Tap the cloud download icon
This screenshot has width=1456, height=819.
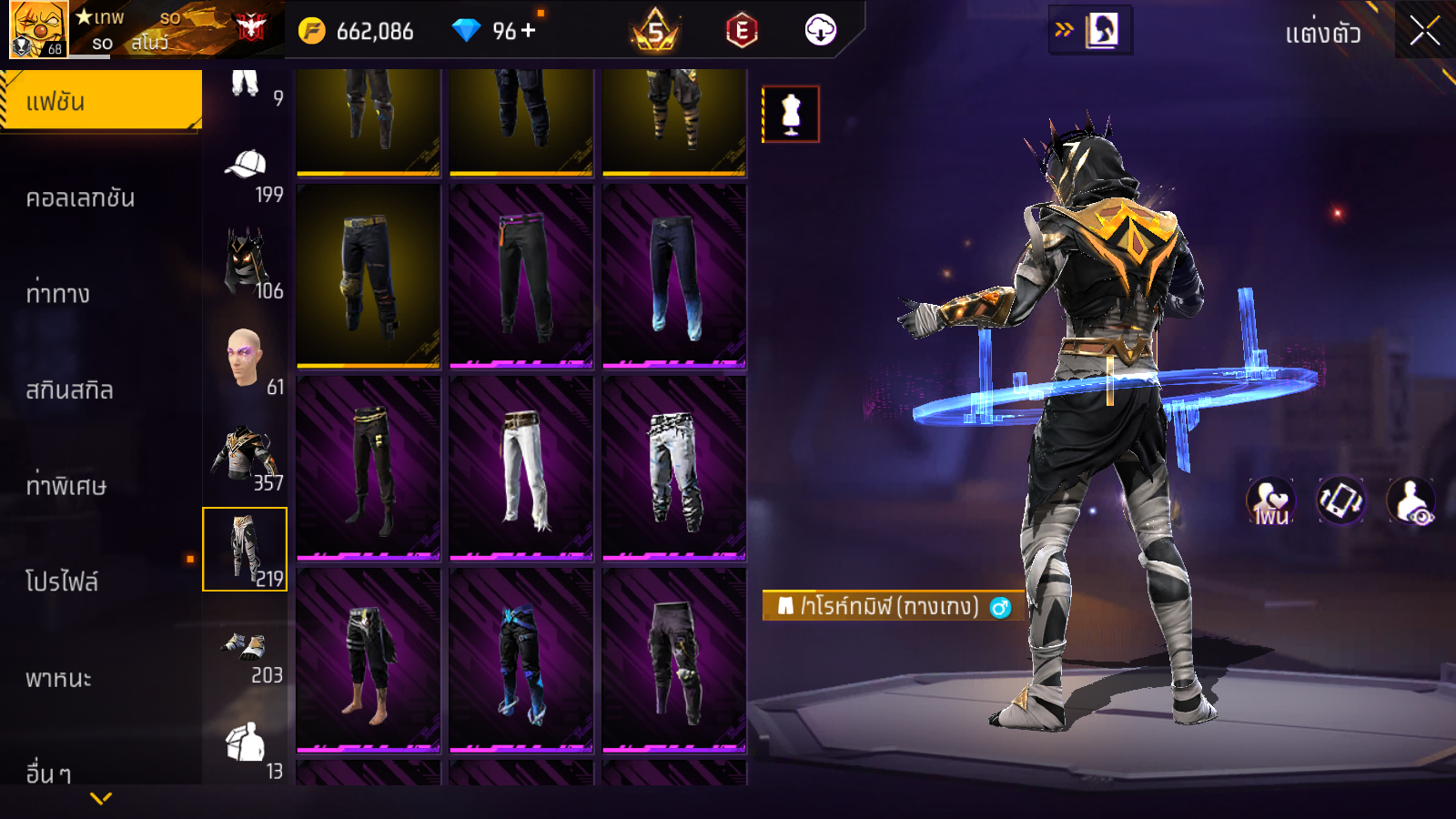tap(820, 31)
